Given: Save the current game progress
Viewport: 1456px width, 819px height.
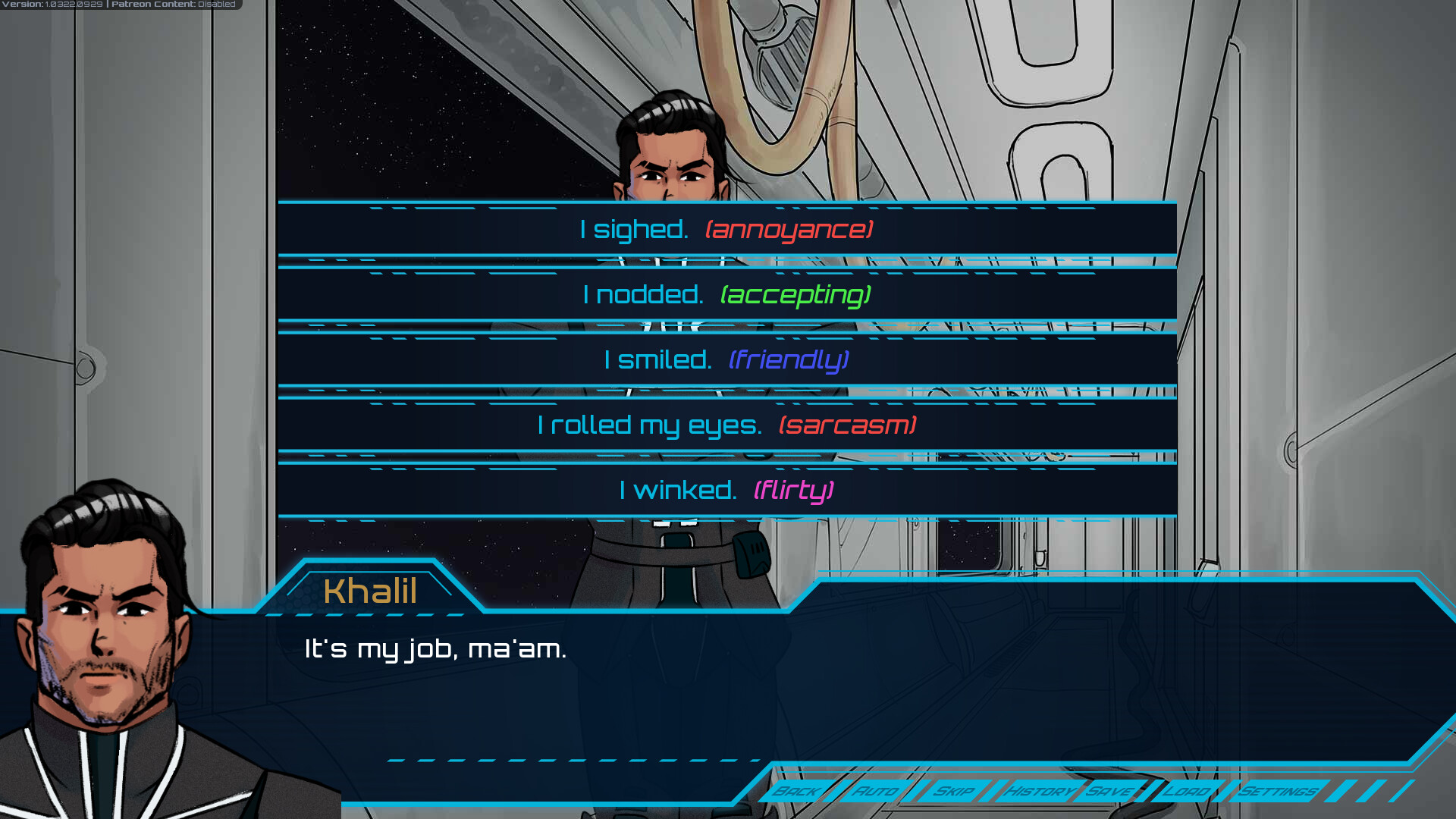Looking at the screenshot, I should [1109, 791].
